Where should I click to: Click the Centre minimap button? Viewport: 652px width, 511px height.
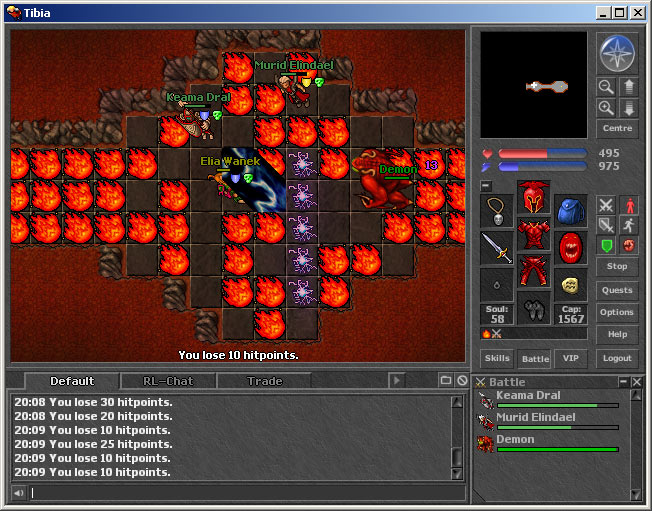[617, 129]
